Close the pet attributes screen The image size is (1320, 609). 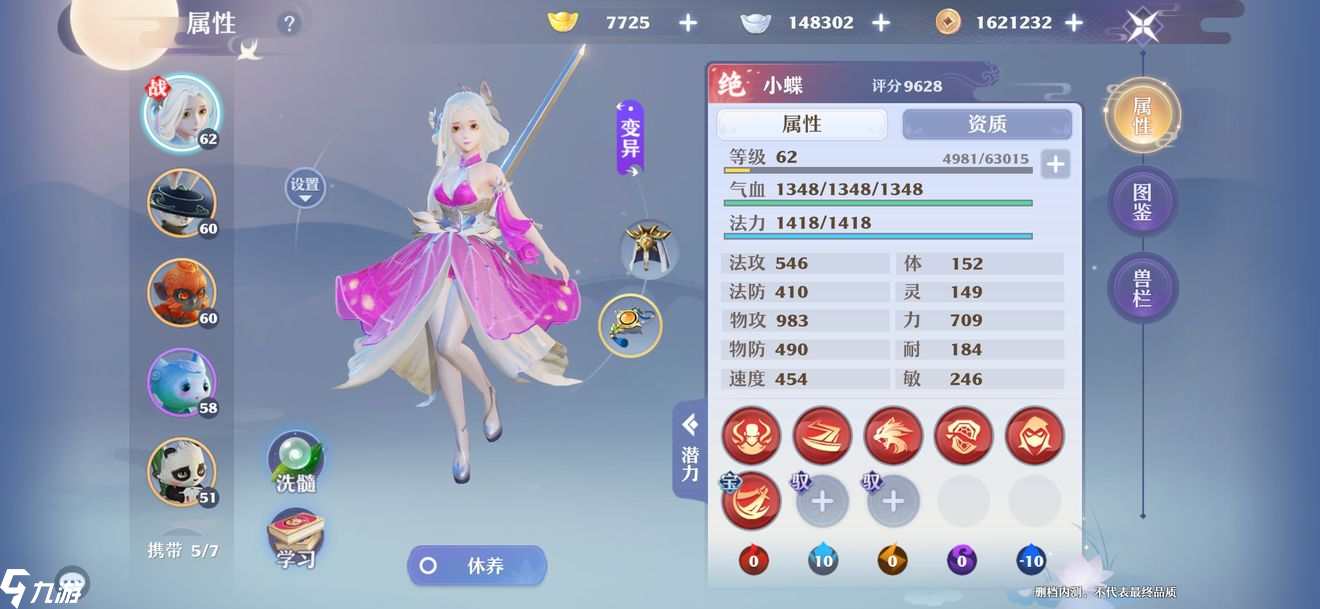click(1143, 25)
